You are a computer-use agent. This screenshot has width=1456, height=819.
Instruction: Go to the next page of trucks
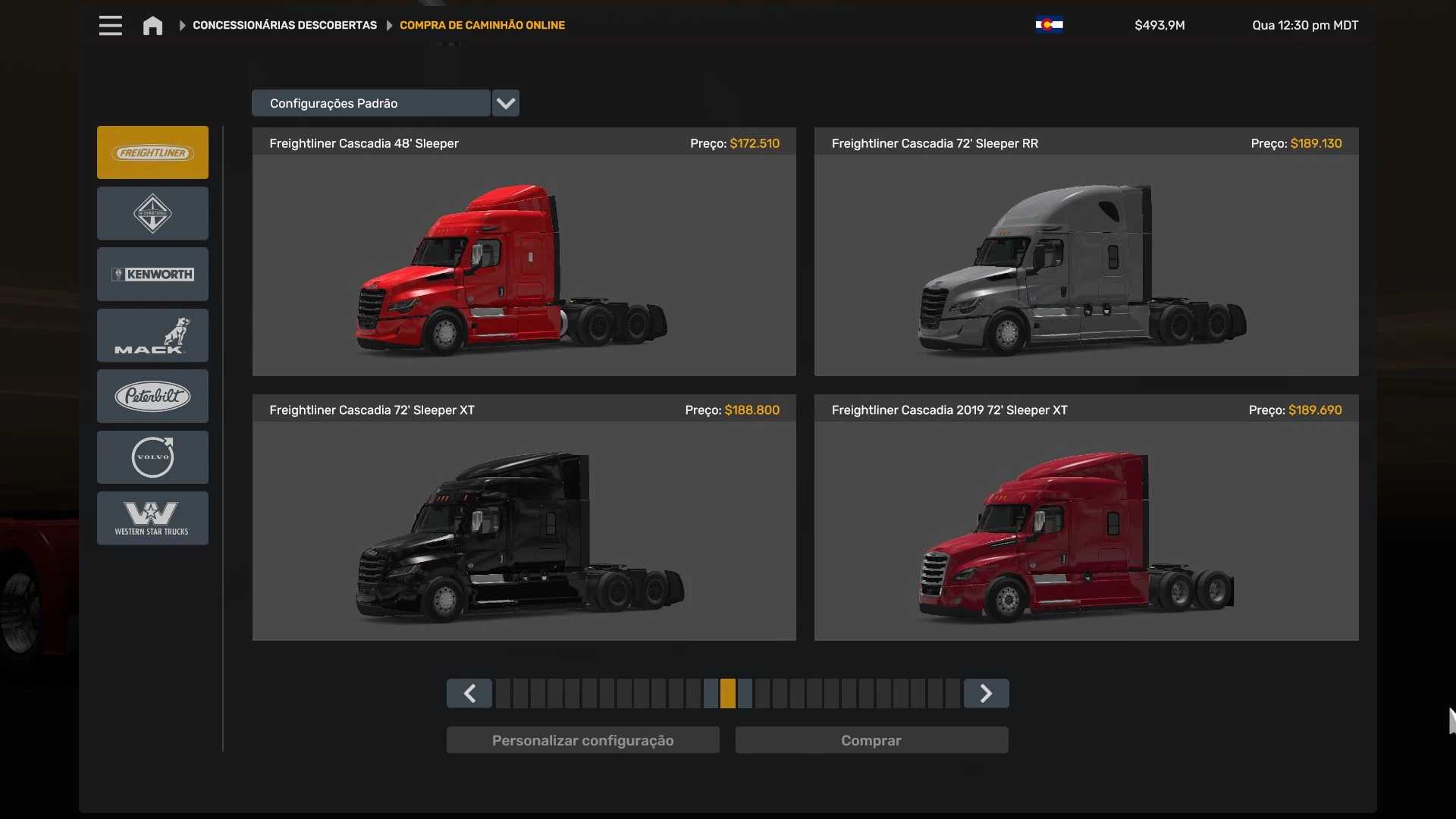point(986,693)
